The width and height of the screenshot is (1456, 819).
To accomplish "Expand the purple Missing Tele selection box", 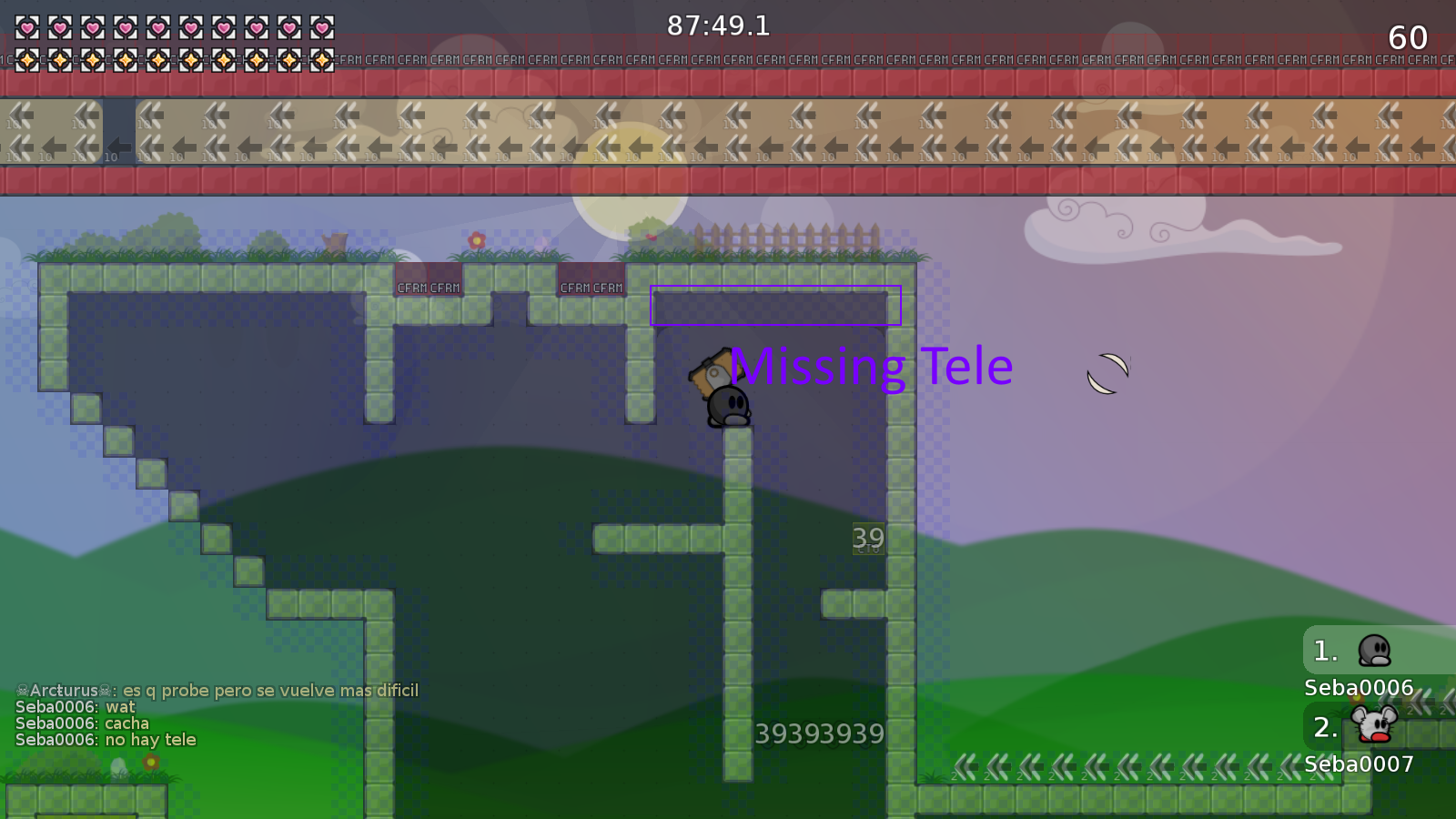I will click(x=774, y=307).
